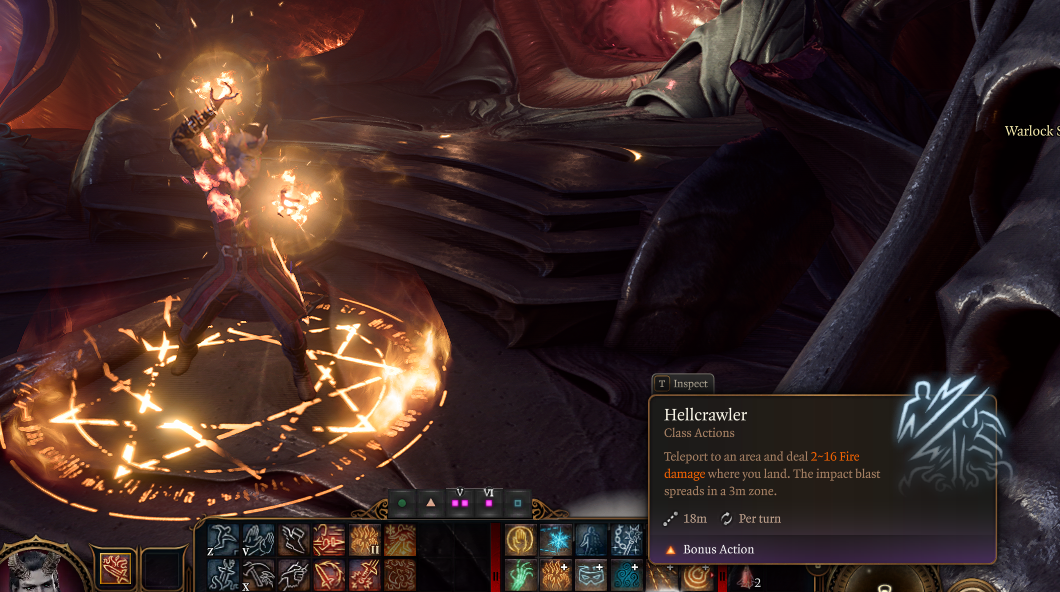Choose the level V spell slot filter
Viewport: 1060px width, 592px height.
(x=460, y=503)
